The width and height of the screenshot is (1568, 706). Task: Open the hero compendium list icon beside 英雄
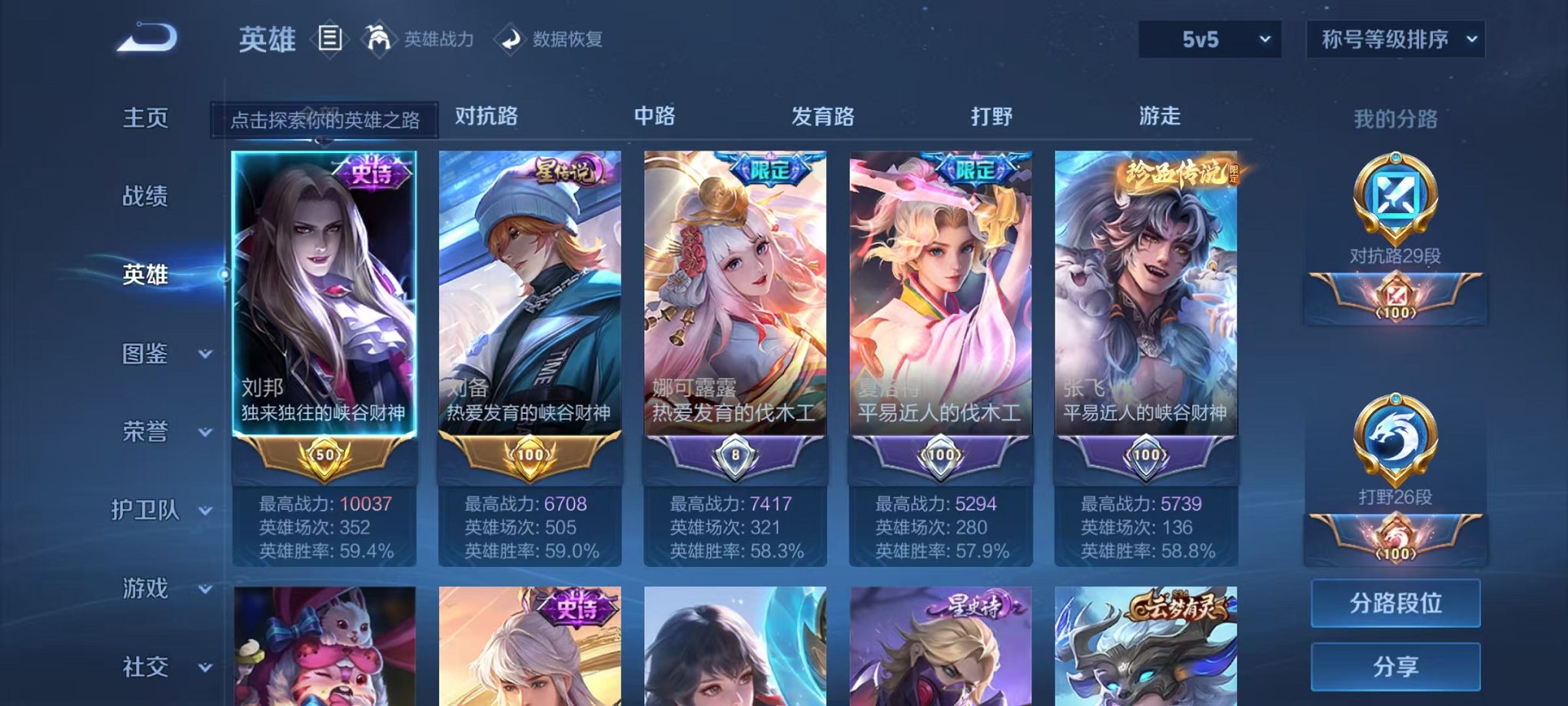coord(331,37)
